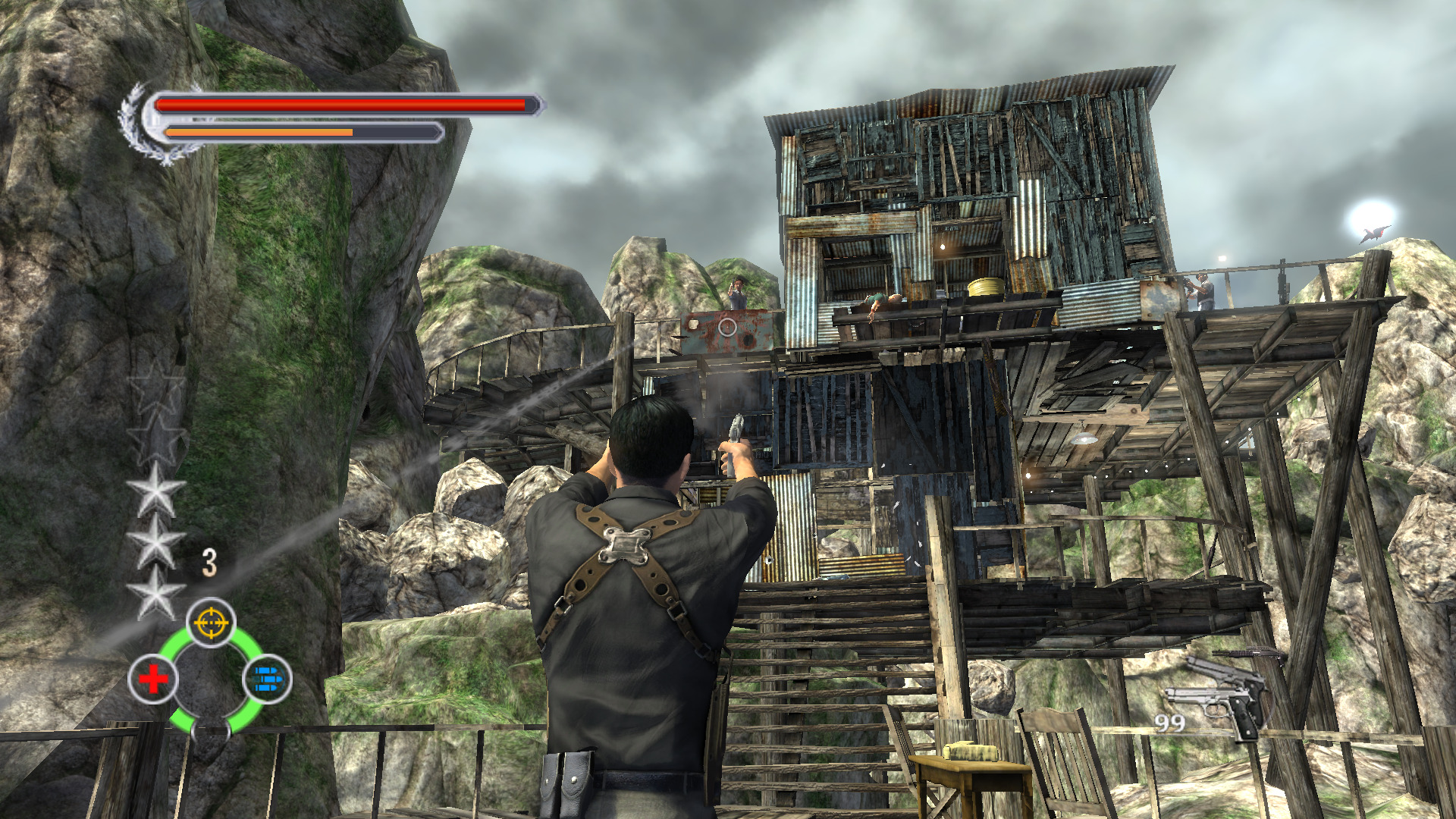Activate the yellow crosshair precision aim icon
The width and height of the screenshot is (1456, 819).
click(211, 623)
